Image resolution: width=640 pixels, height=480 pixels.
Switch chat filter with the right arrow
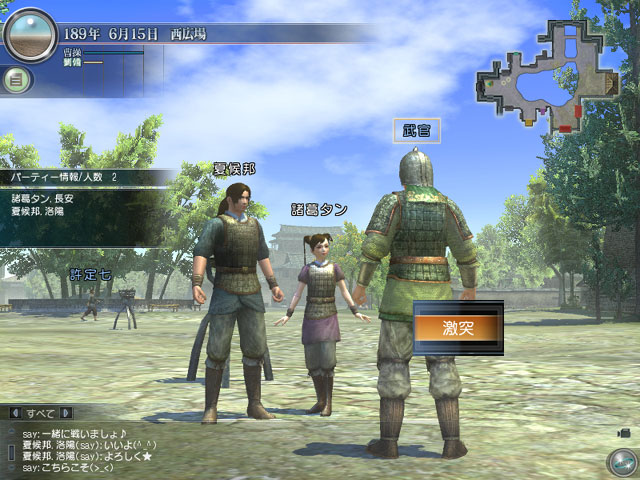tap(66, 413)
